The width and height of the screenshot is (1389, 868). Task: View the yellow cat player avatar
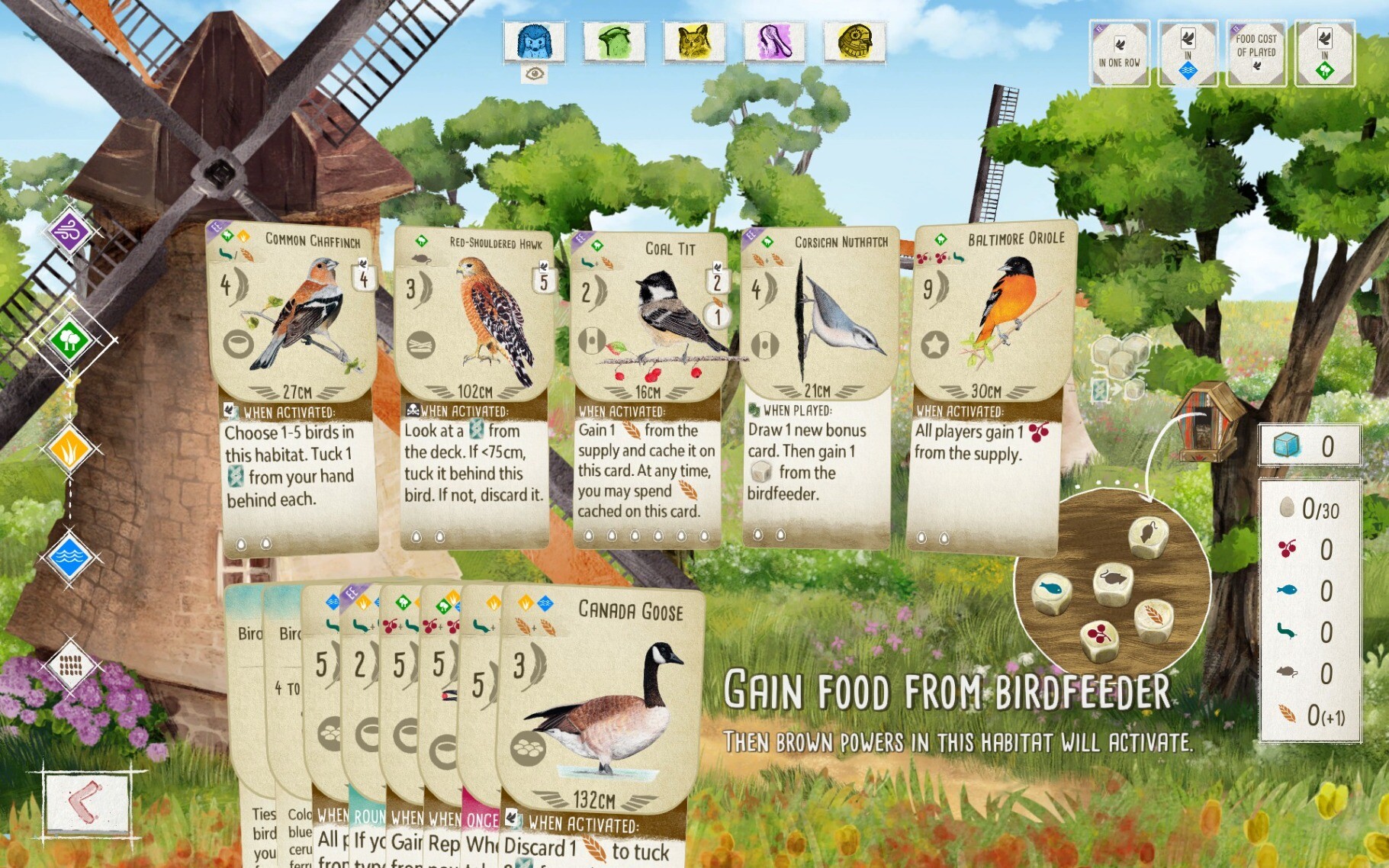694,41
